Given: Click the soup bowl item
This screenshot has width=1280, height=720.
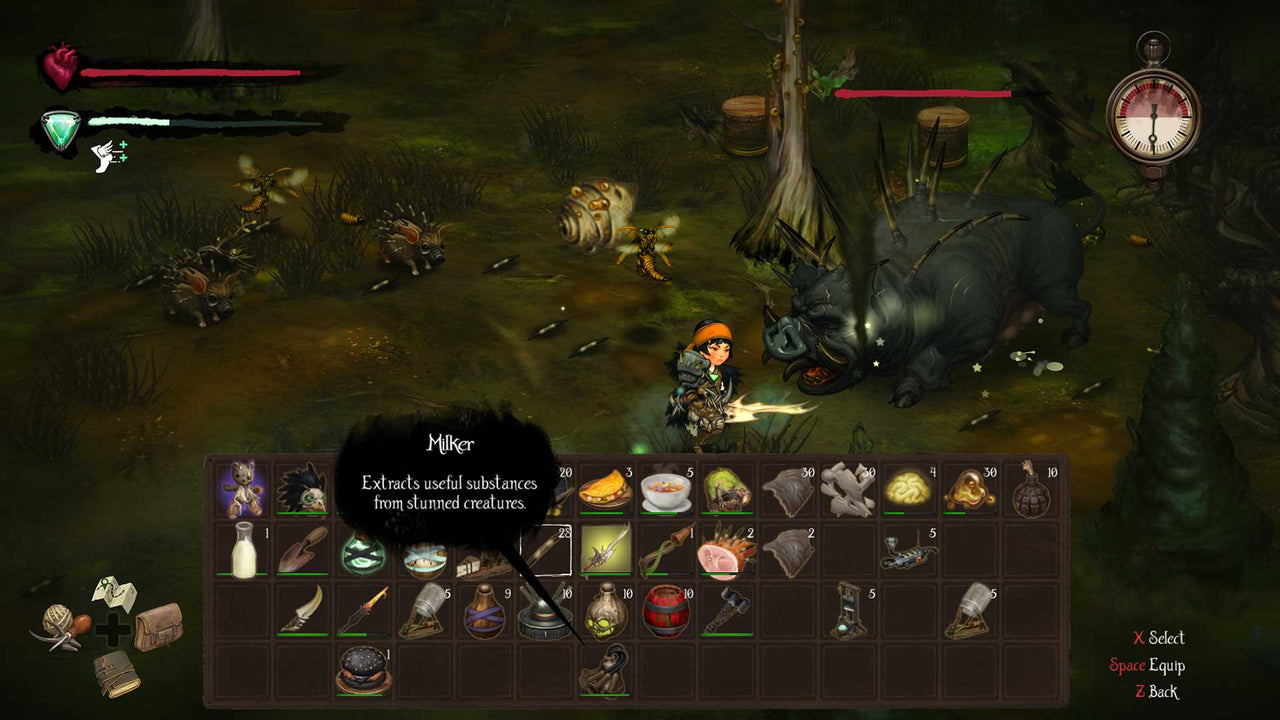Looking at the screenshot, I should (x=664, y=489).
